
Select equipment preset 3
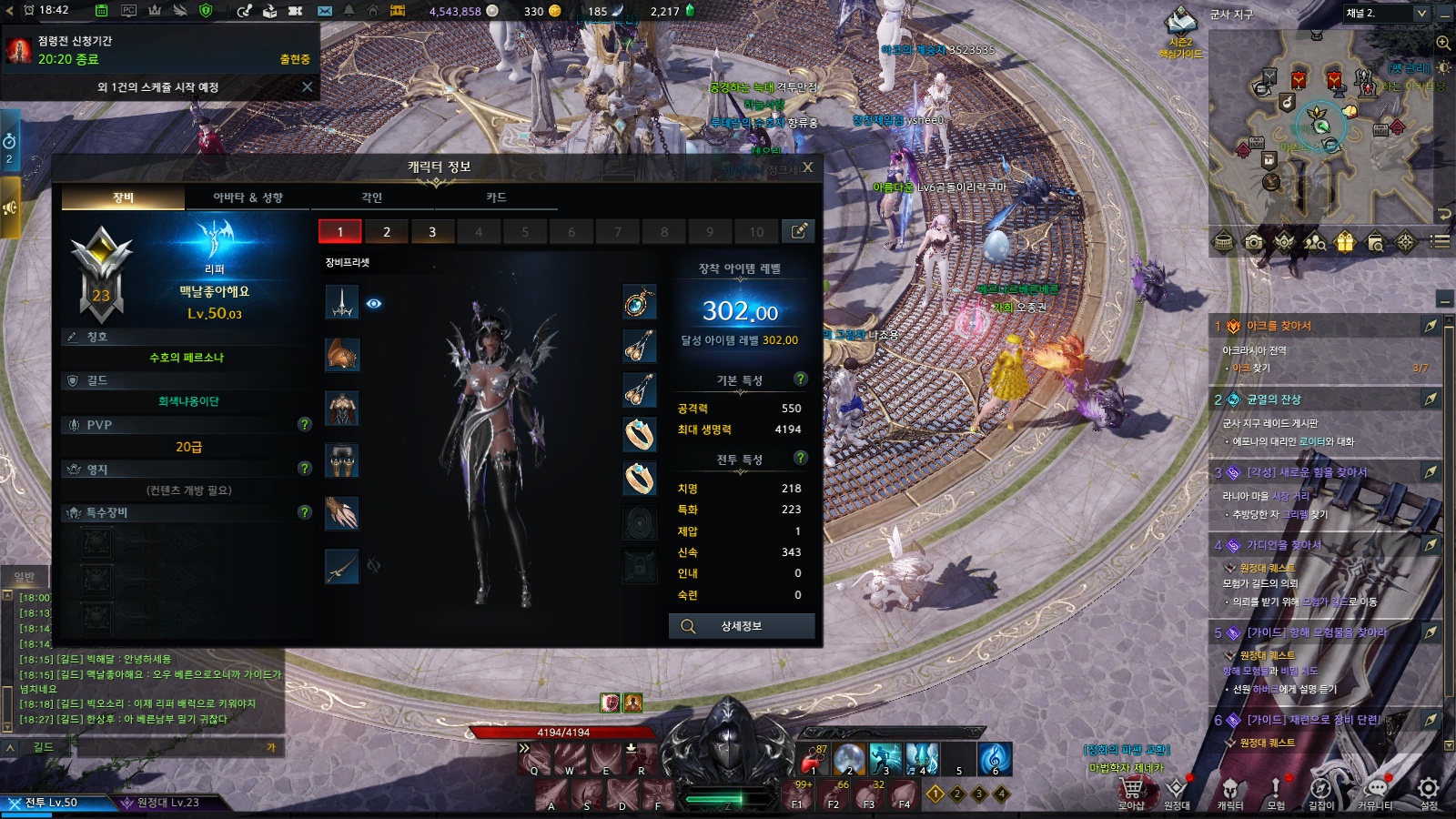(x=432, y=232)
